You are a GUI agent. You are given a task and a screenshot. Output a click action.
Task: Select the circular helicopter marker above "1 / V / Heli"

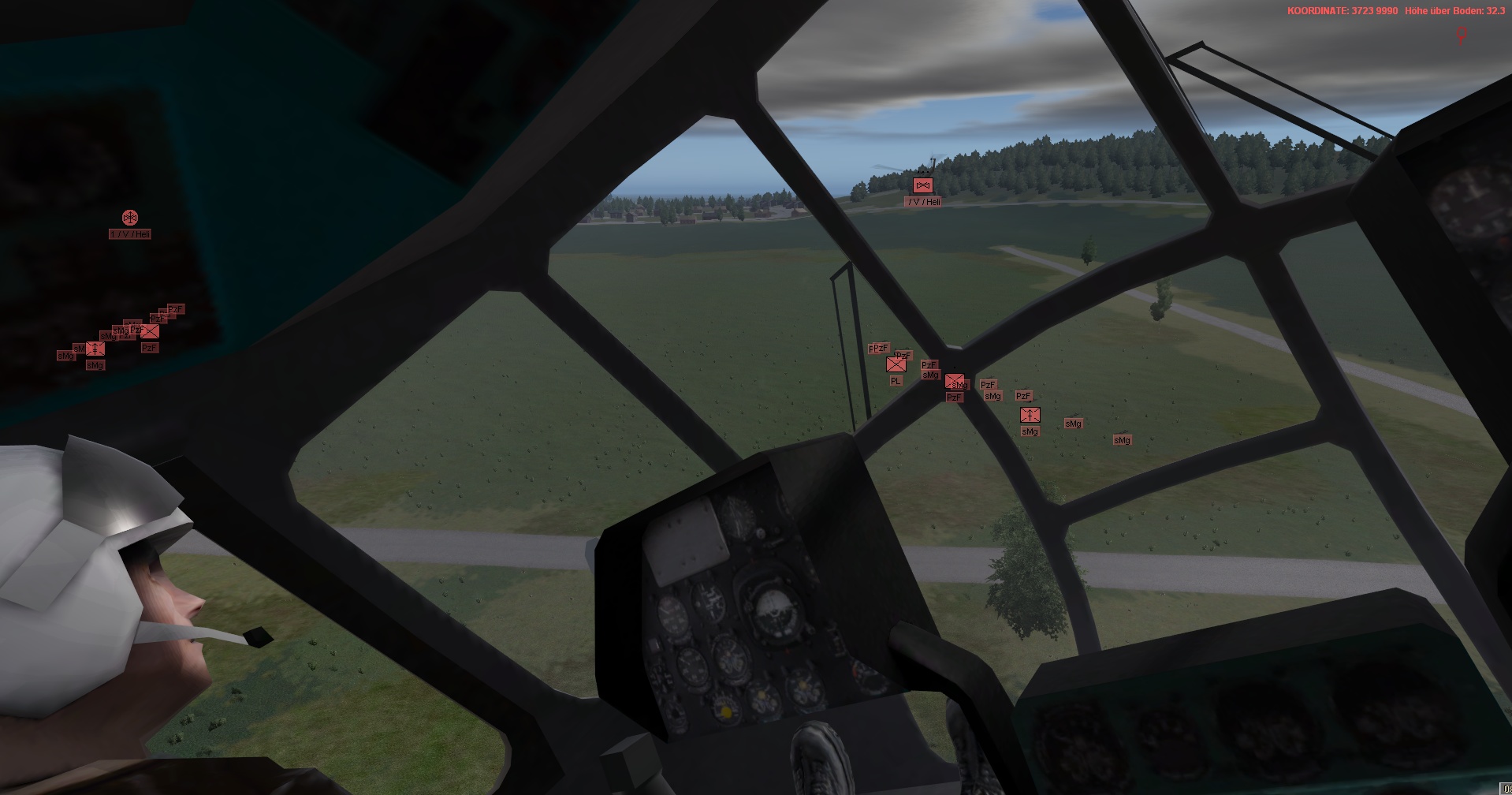[x=130, y=217]
